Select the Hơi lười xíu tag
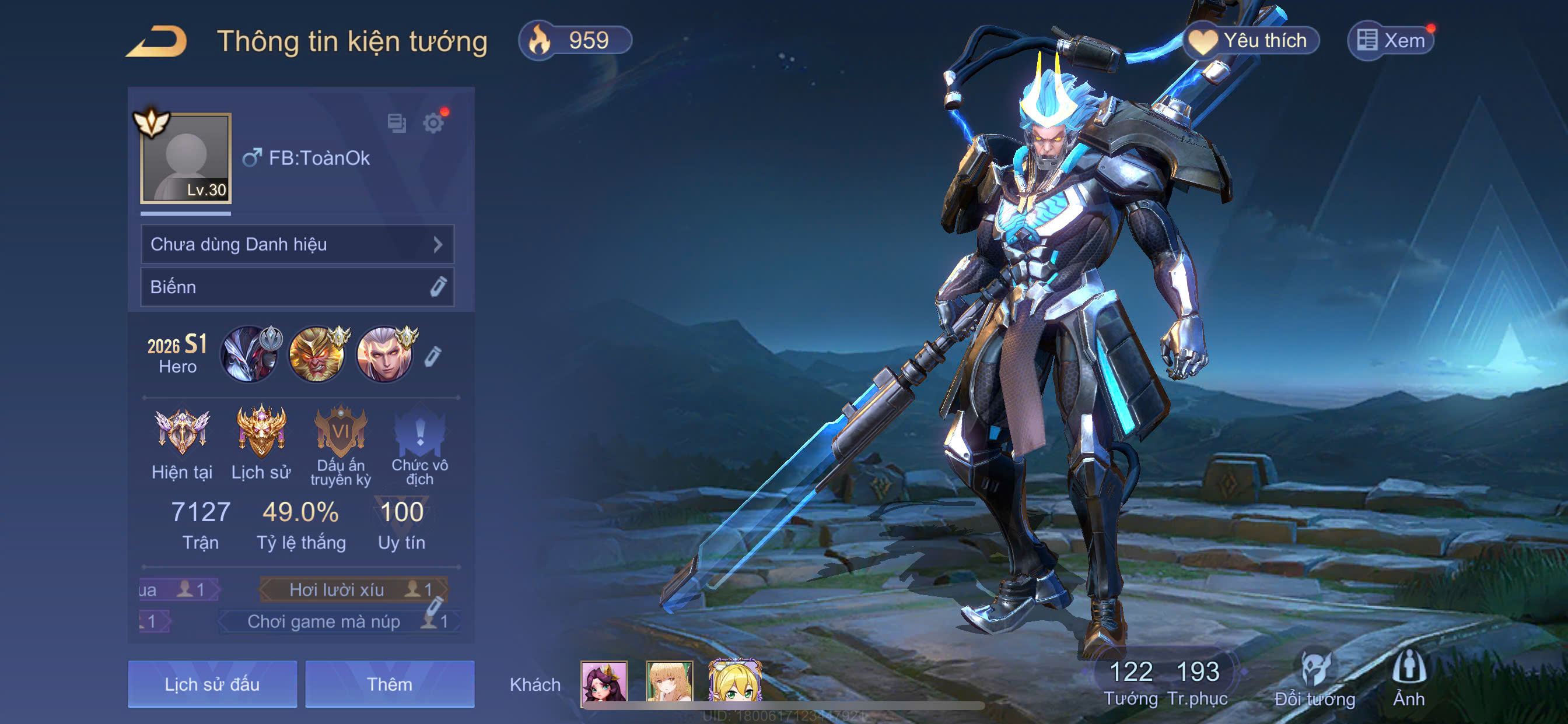 click(x=353, y=589)
